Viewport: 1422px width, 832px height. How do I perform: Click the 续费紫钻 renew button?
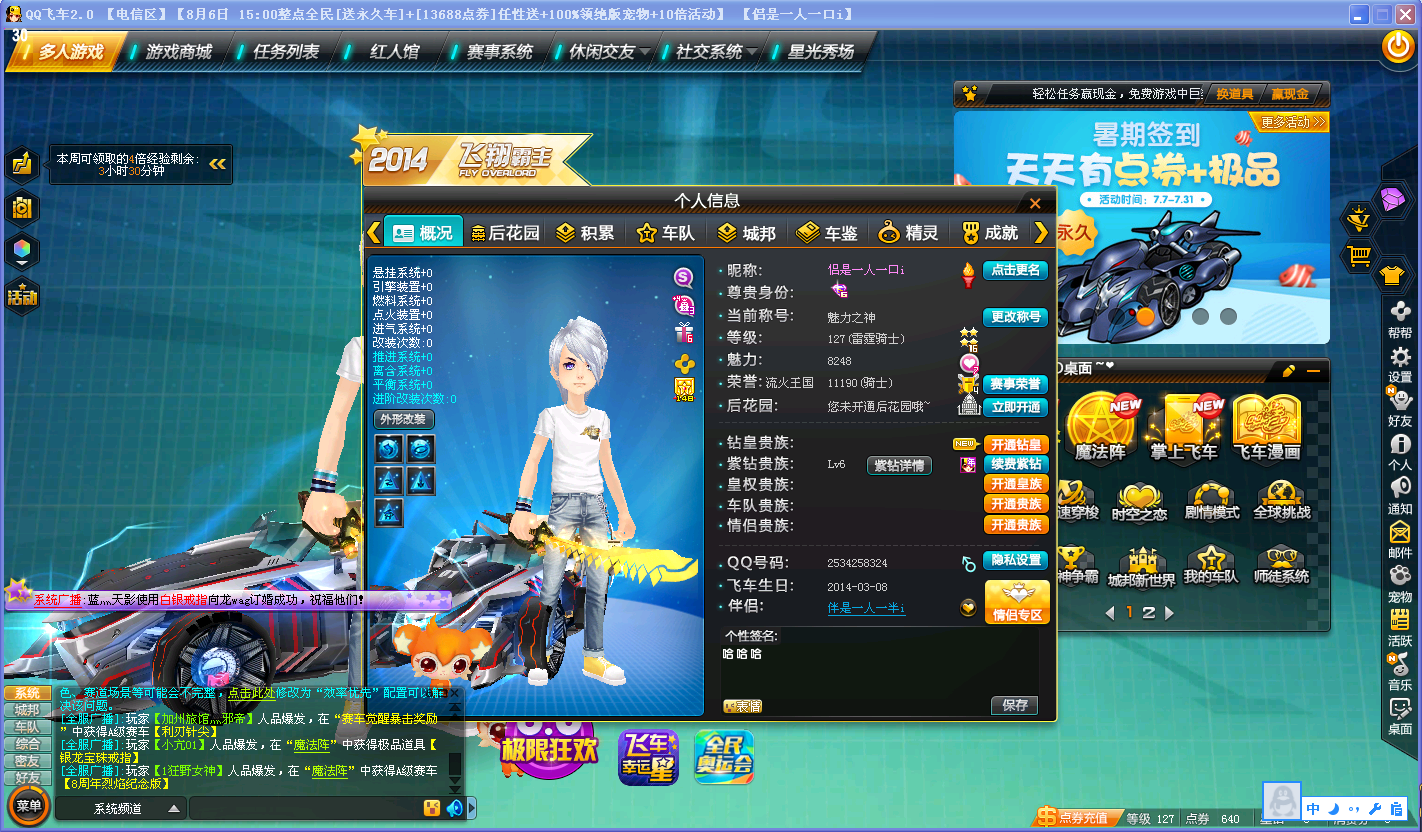(1016, 465)
